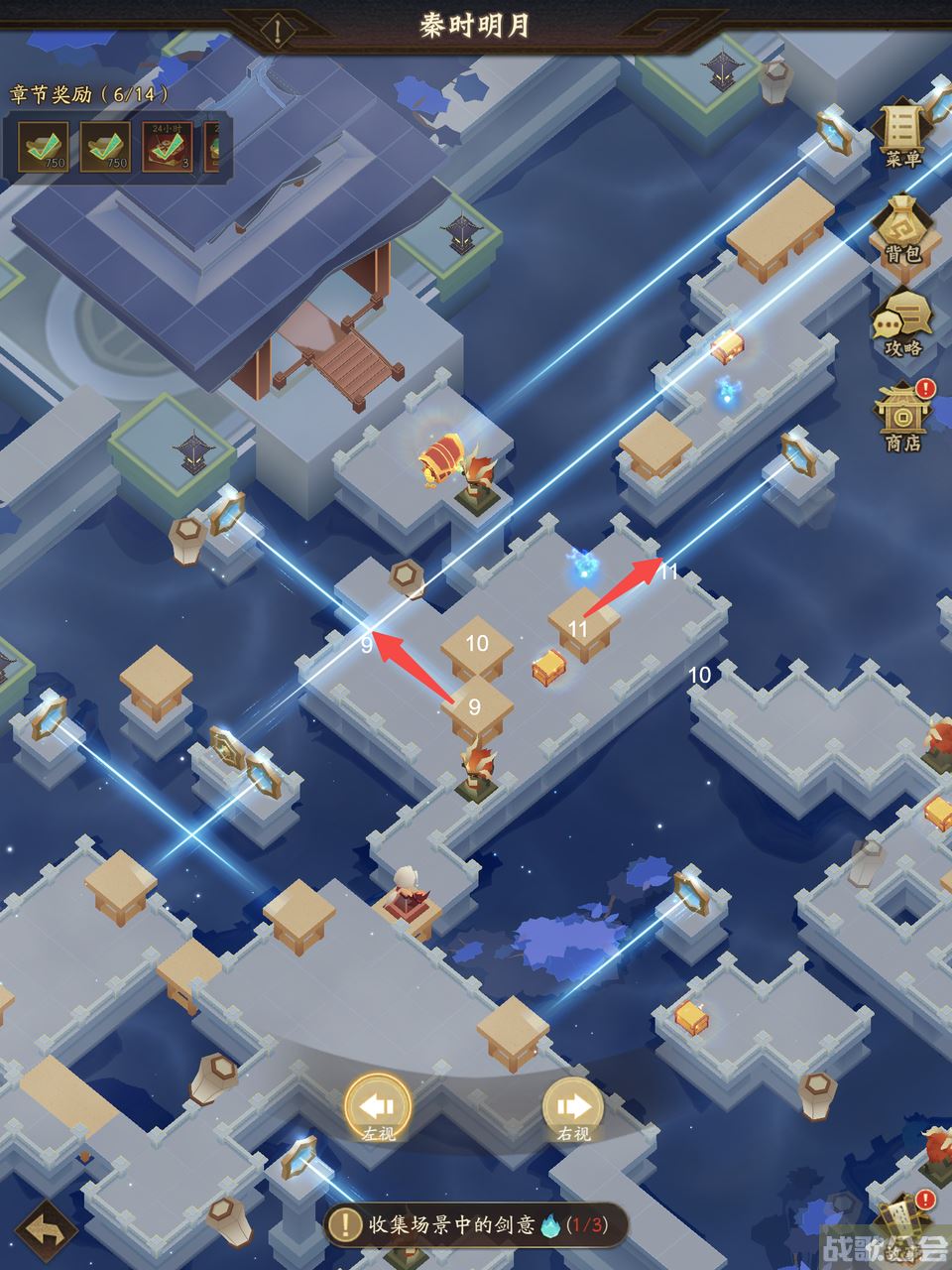The image size is (952, 1270).
Task: Rotate the view right with 右视
Action: pyautogui.click(x=573, y=1108)
